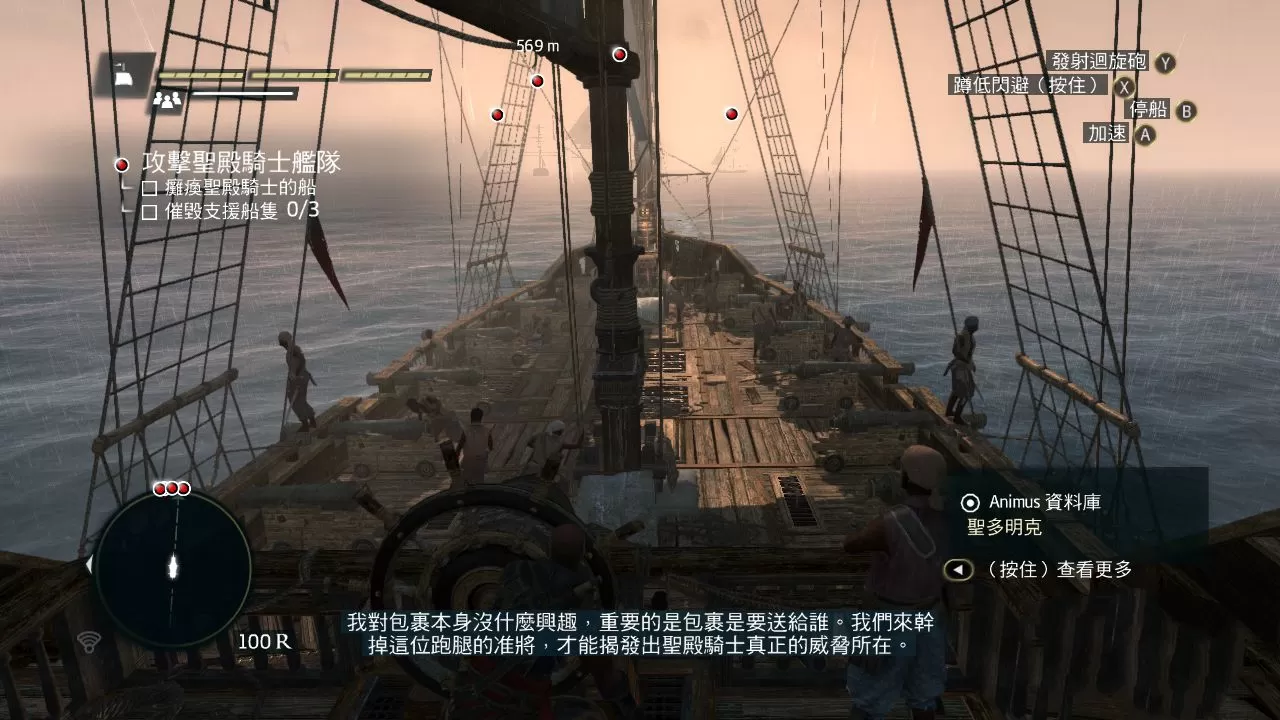Screen dimensions: 1280x720
Task: Click the red dot beside 攻擊聖殿騎士艦隊
Action: pos(121,164)
